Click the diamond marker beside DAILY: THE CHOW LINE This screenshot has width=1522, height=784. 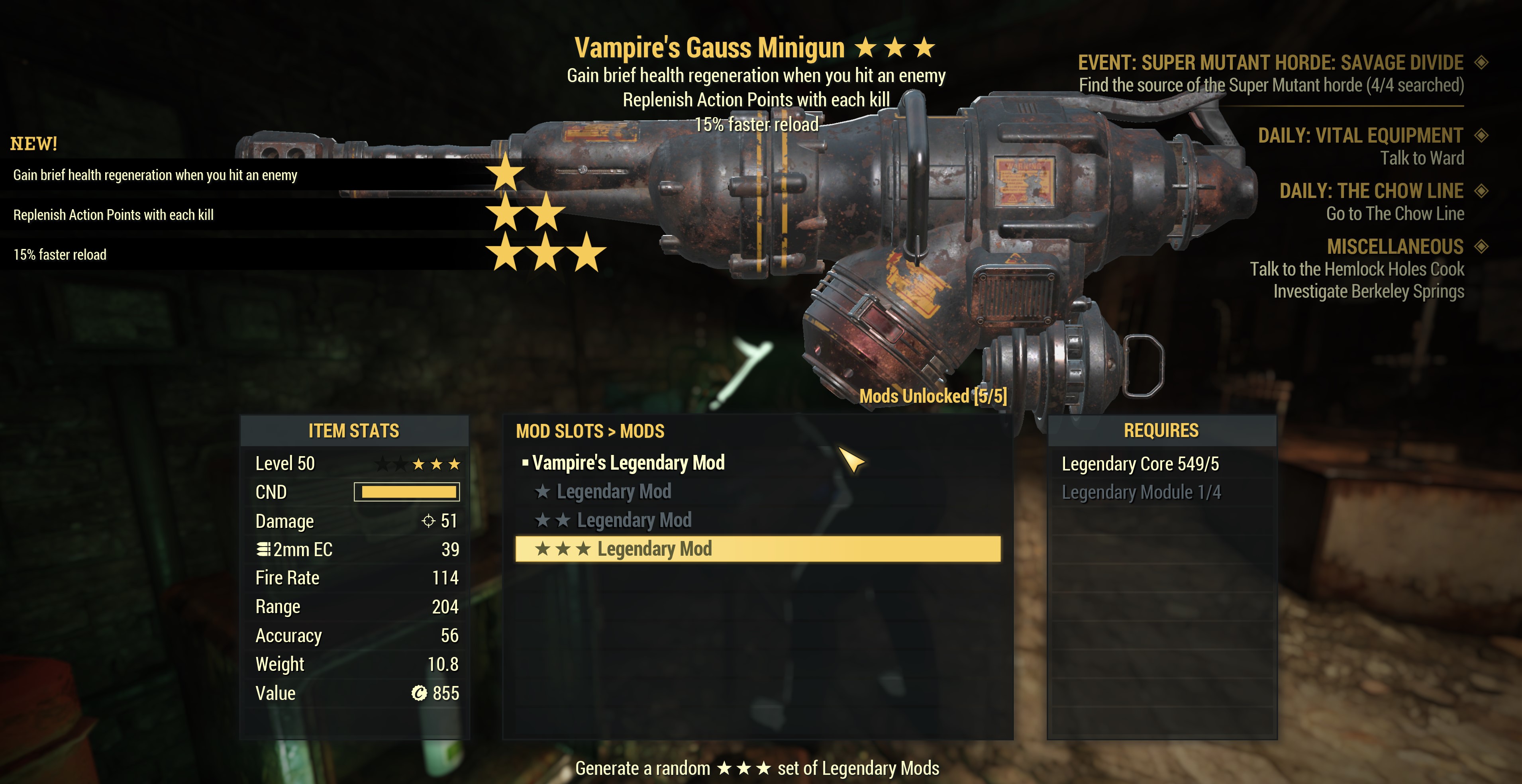pyautogui.click(x=1482, y=191)
